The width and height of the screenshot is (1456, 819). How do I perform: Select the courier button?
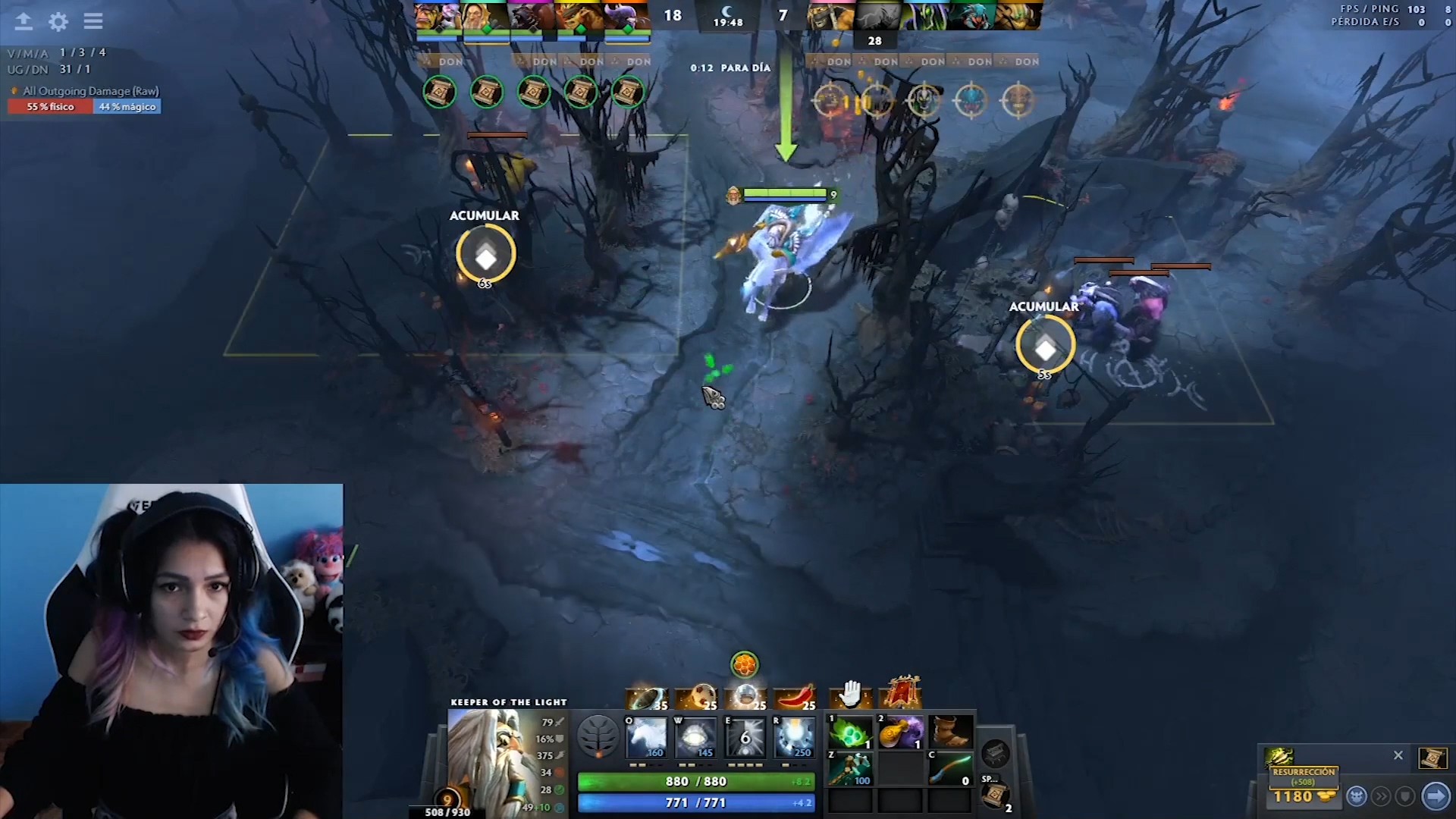tap(1357, 796)
